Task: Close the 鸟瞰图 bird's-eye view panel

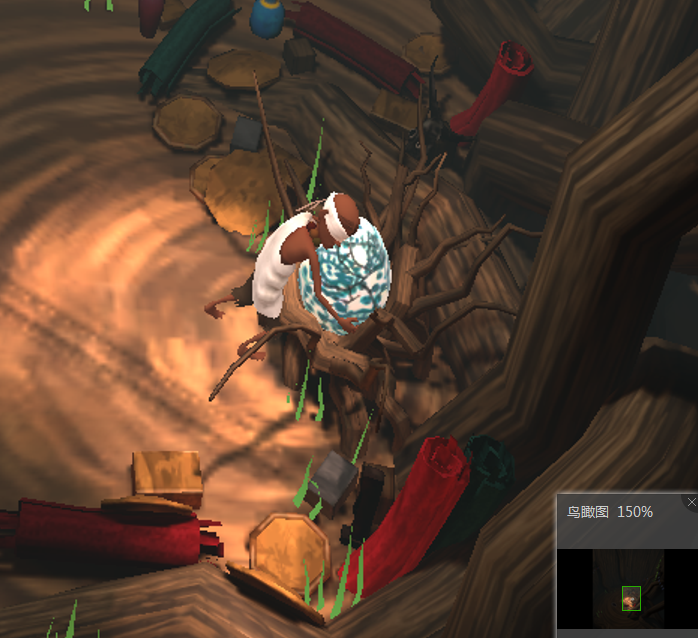Action: tap(691, 502)
